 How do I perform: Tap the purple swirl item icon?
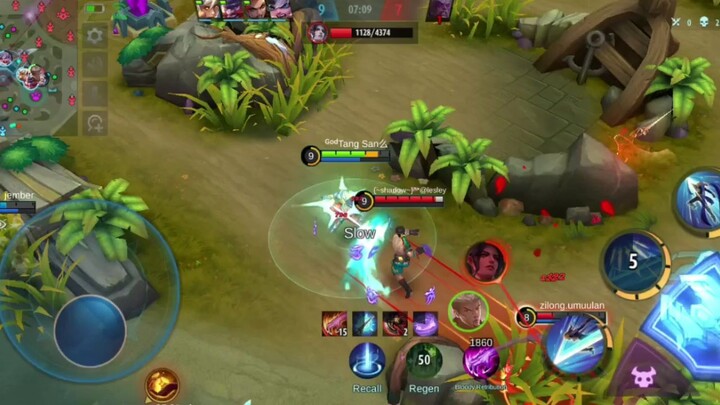(425, 323)
